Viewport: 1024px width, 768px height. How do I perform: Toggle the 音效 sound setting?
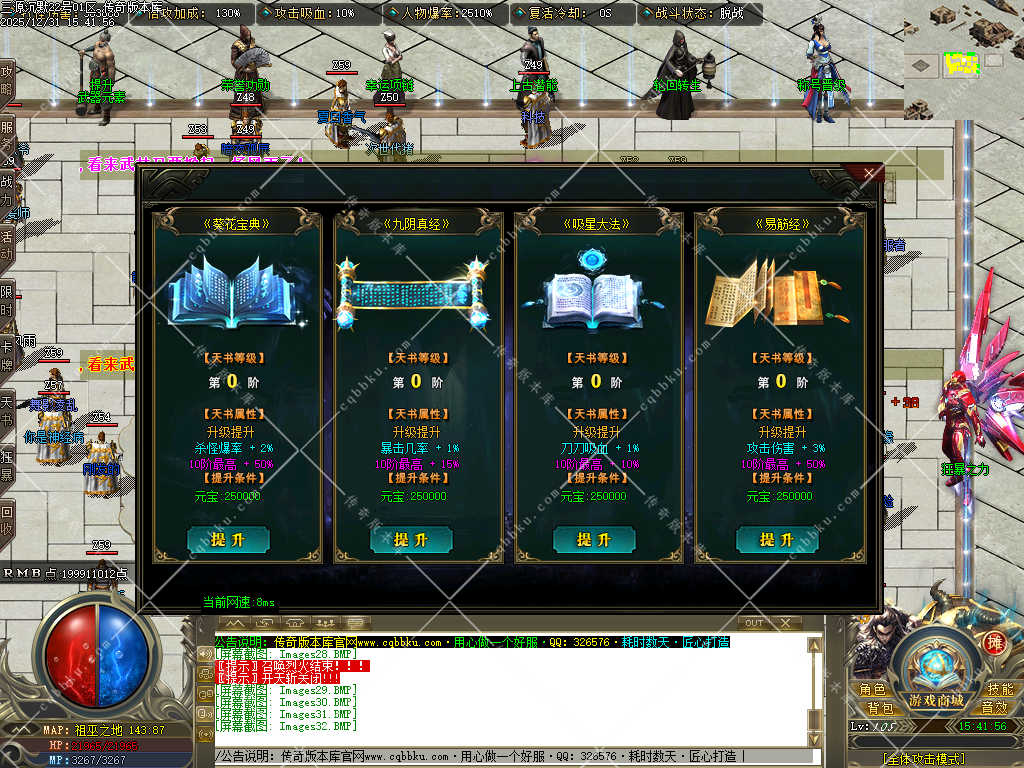point(993,708)
